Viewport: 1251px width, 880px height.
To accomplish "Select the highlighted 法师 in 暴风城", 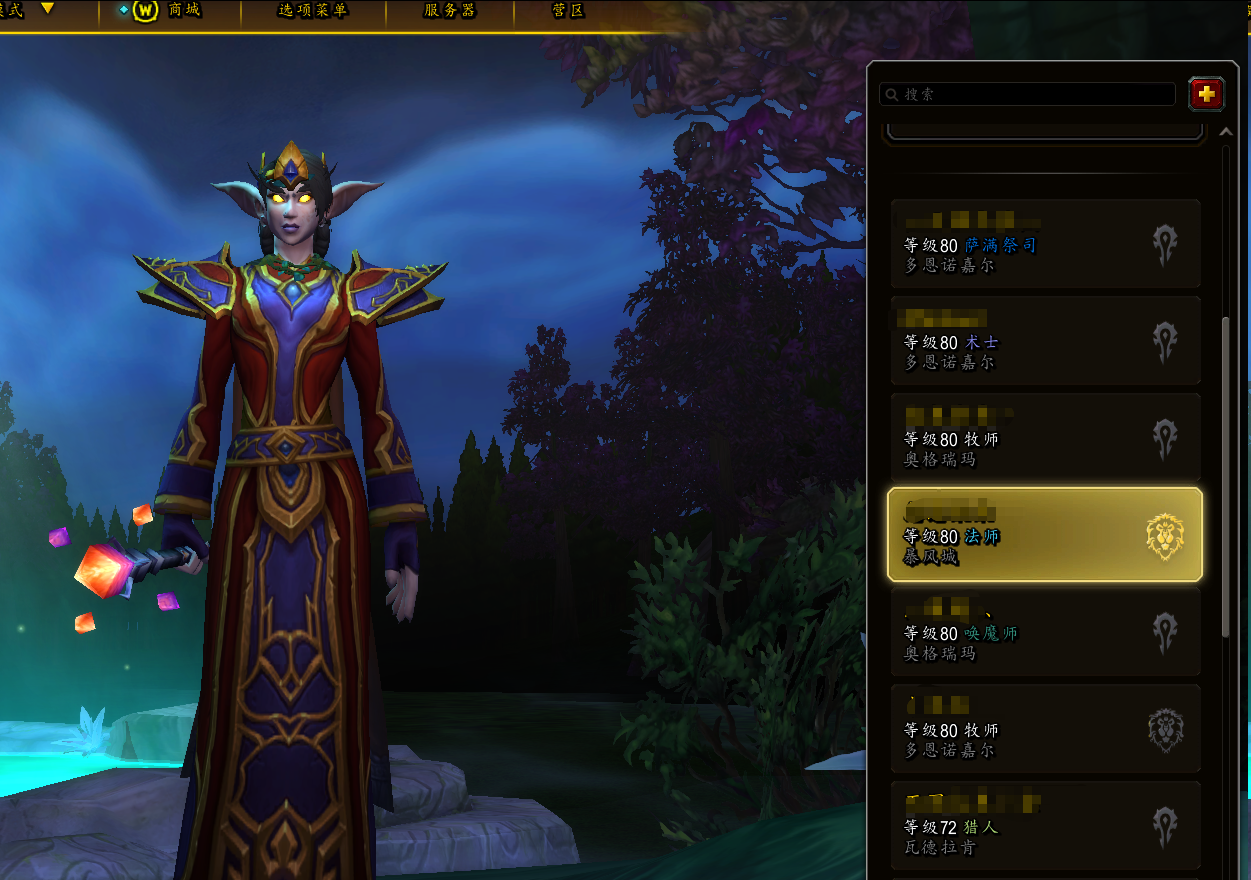I will click(x=1045, y=535).
